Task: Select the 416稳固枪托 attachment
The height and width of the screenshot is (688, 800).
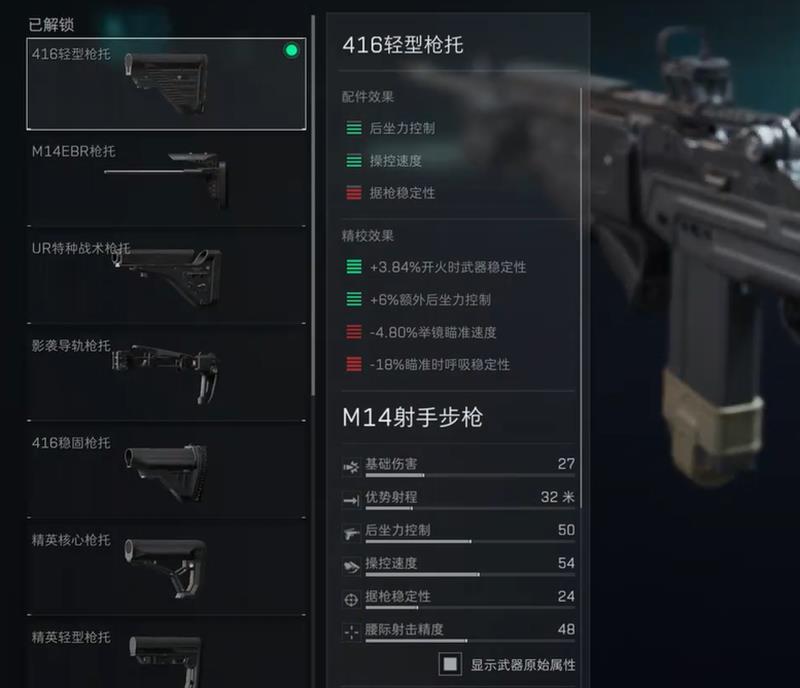Action: pyautogui.click(x=166, y=468)
